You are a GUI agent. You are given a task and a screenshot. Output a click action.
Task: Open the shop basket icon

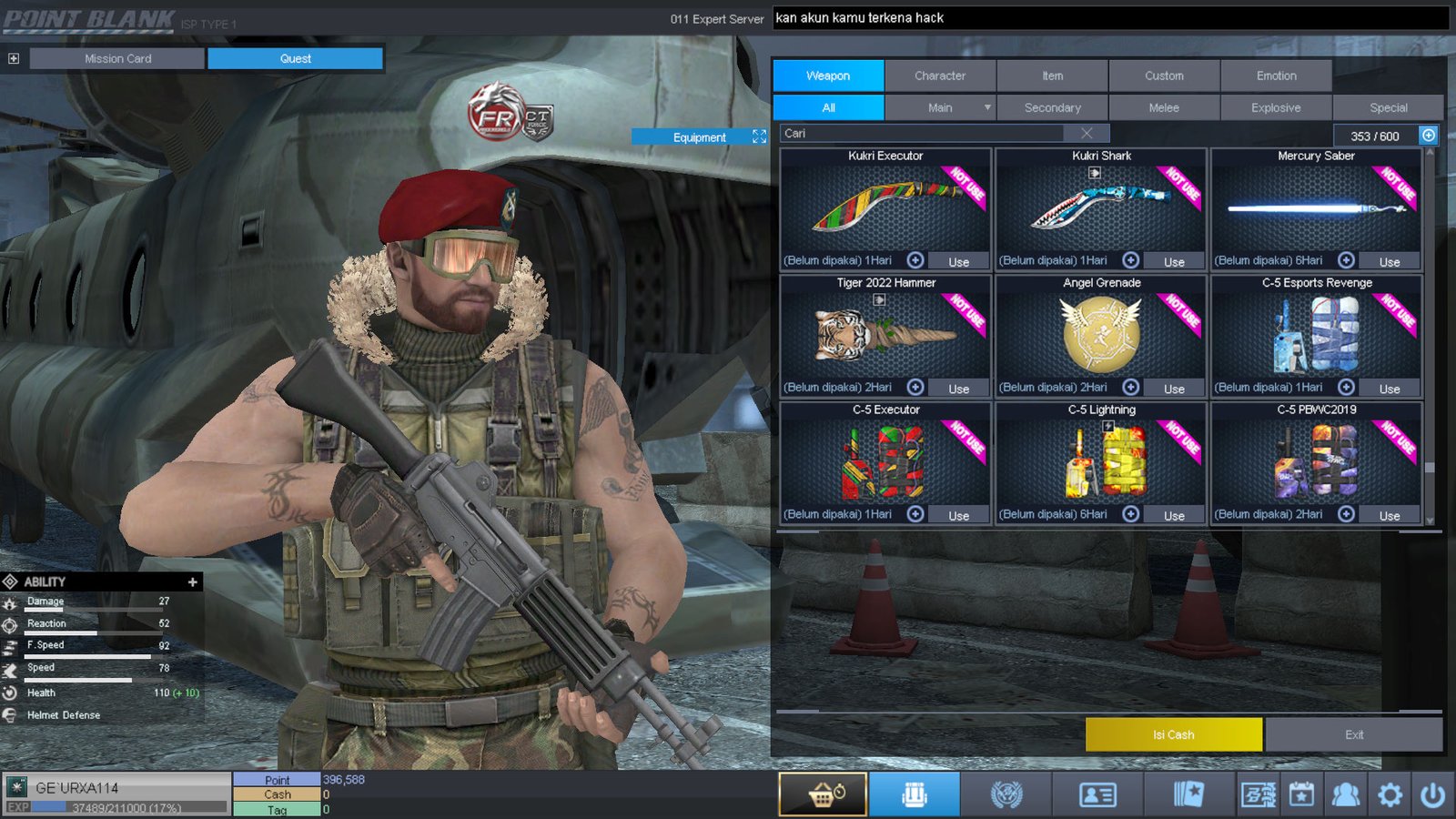[823, 794]
